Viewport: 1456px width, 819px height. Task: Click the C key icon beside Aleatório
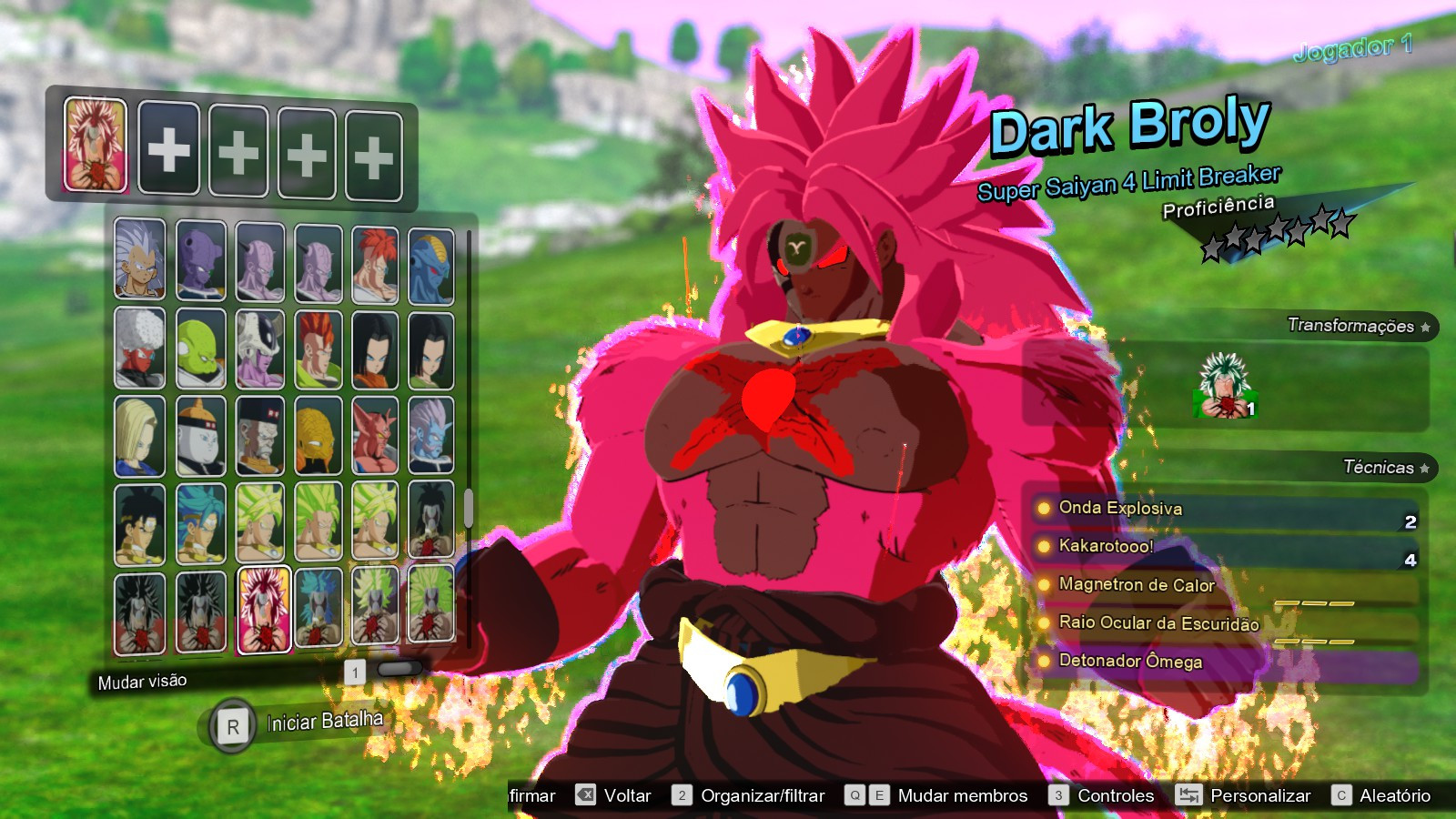1340,795
